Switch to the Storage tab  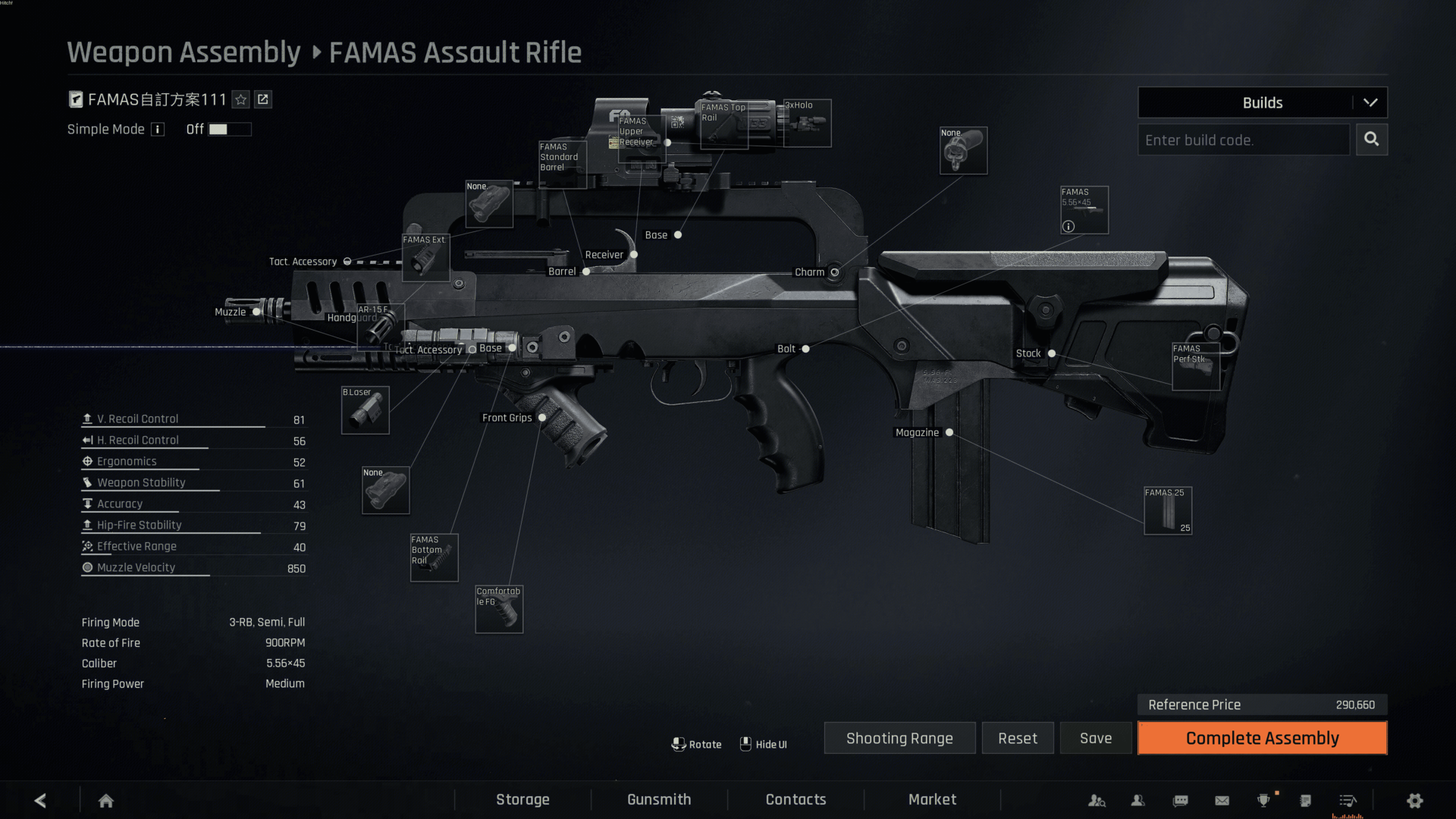(x=522, y=799)
